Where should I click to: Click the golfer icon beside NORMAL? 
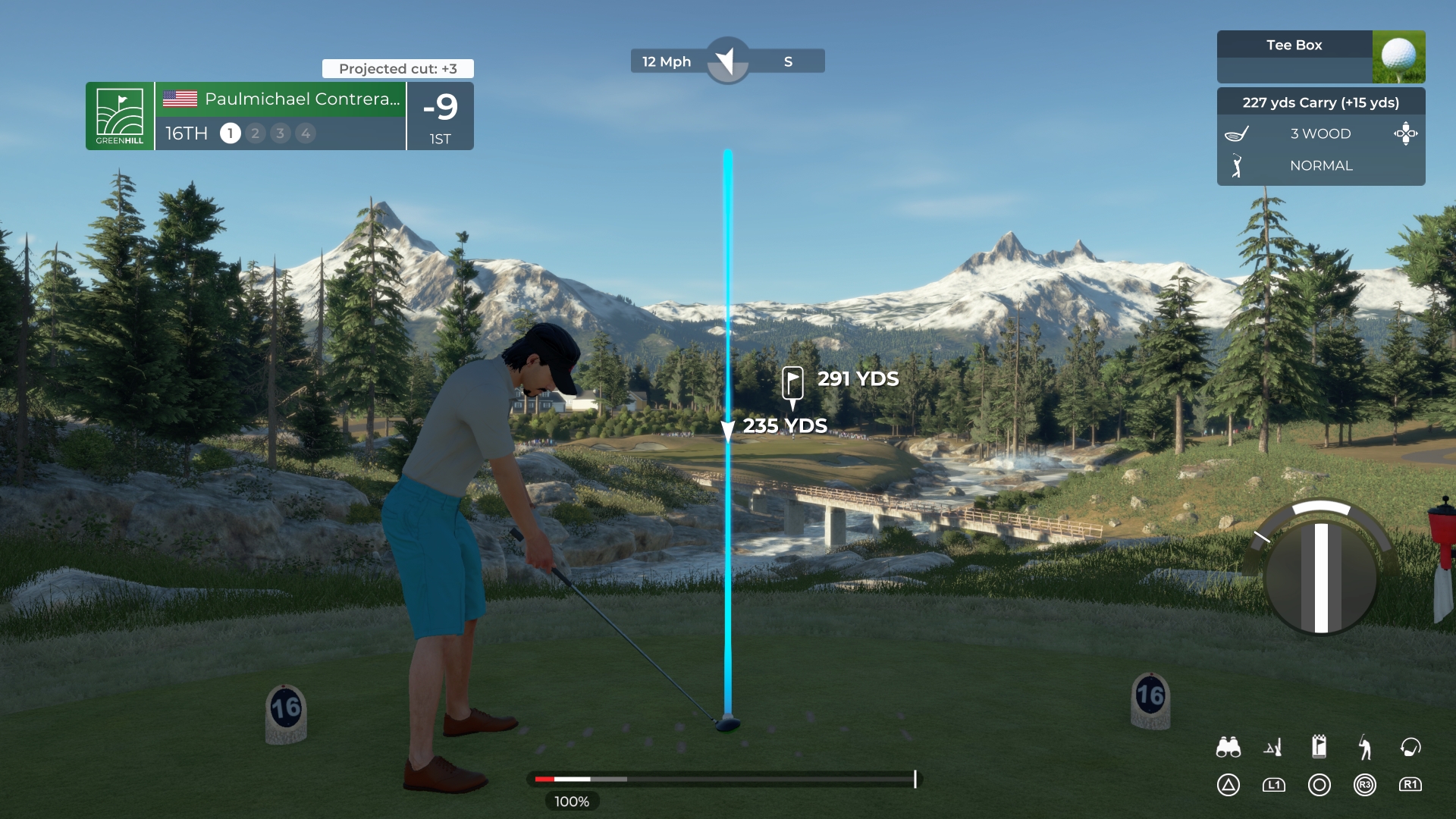click(x=1238, y=165)
